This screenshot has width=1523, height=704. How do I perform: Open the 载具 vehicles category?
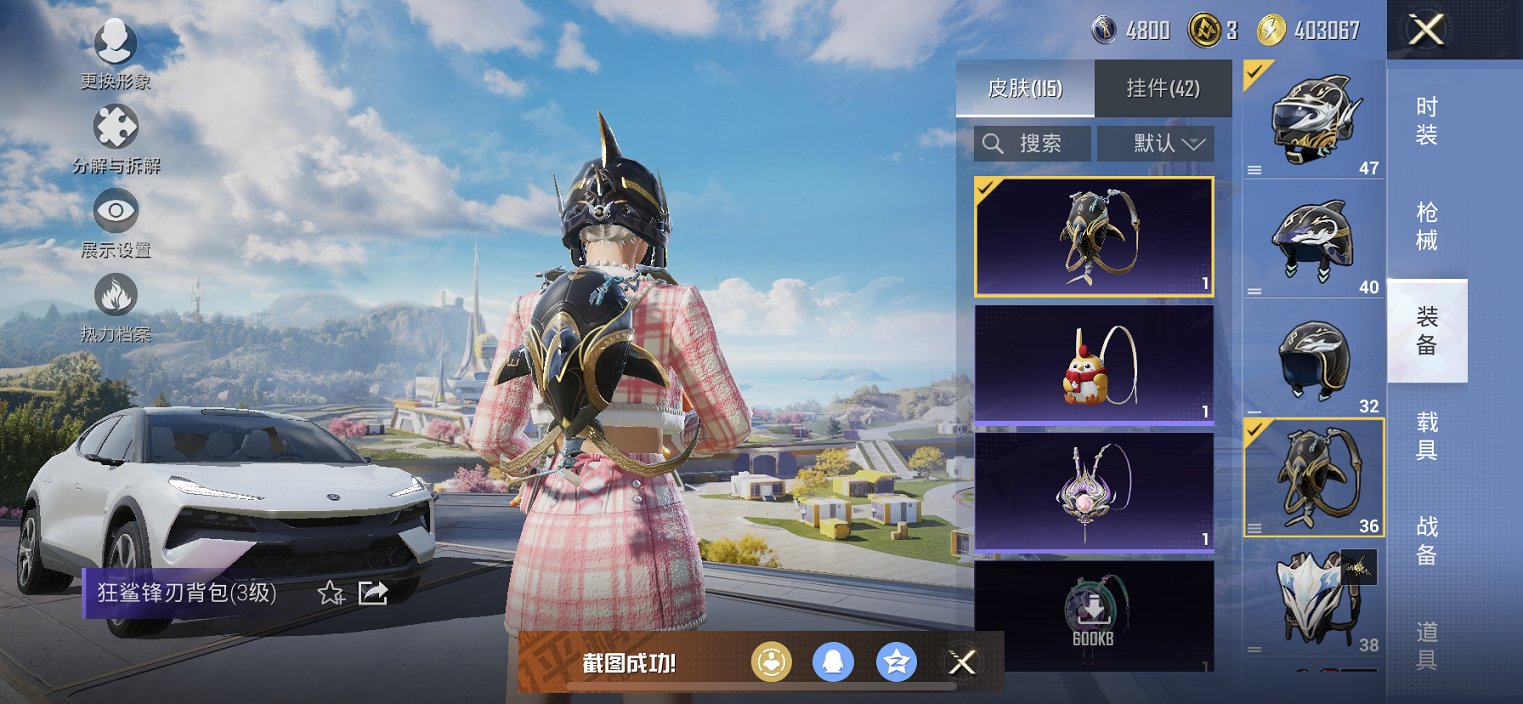(x=1427, y=436)
